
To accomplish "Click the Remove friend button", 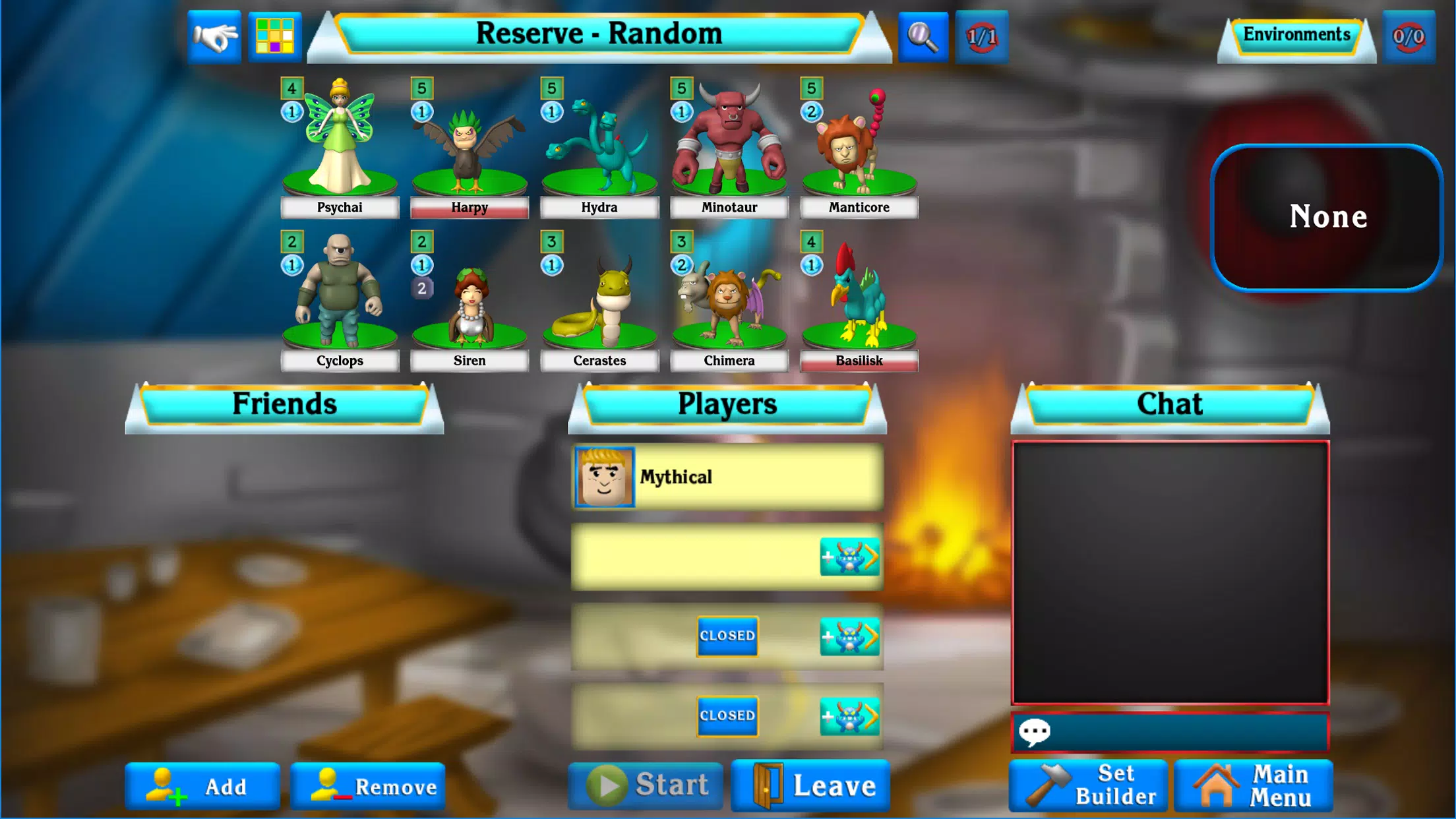I will point(368,786).
